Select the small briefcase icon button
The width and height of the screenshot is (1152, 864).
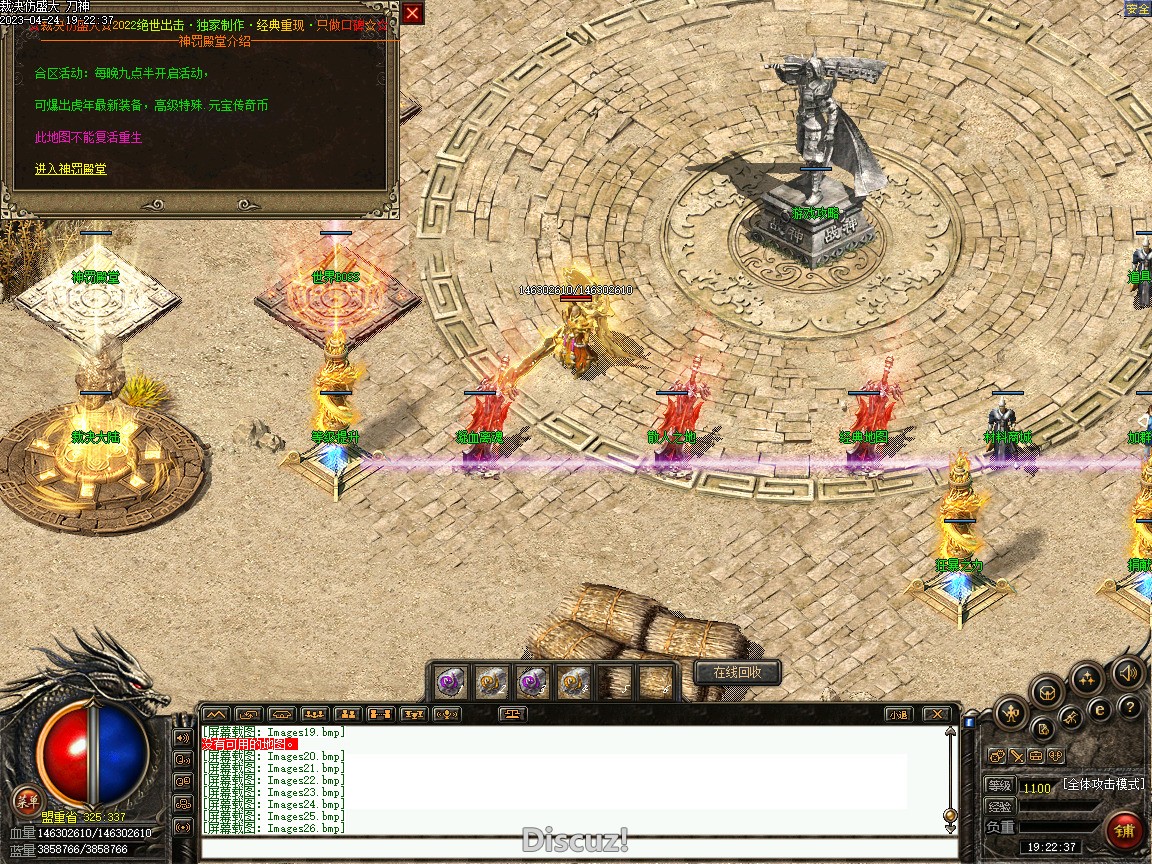tap(1036, 756)
